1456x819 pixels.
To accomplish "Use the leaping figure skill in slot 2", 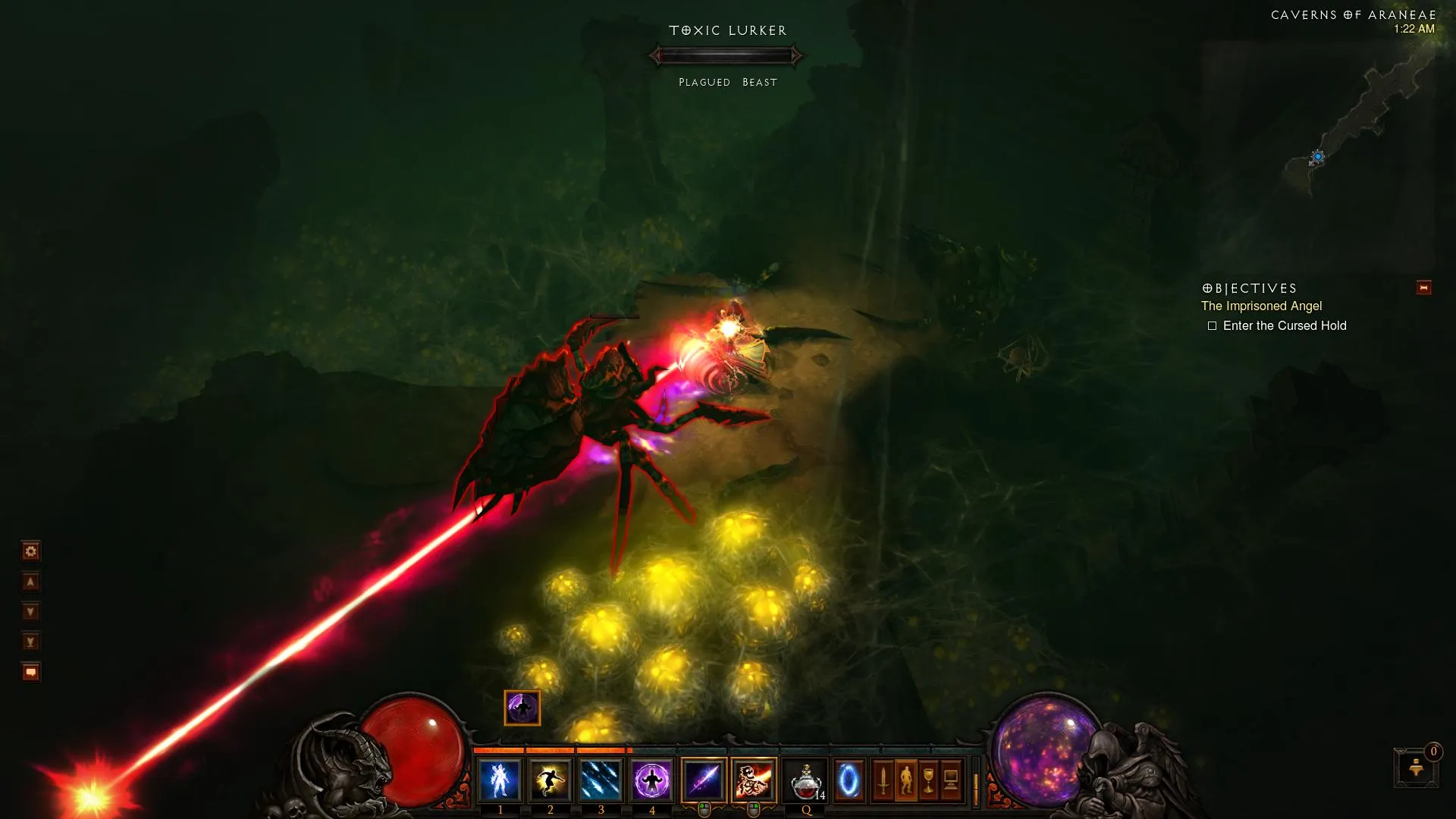I will coord(550,780).
